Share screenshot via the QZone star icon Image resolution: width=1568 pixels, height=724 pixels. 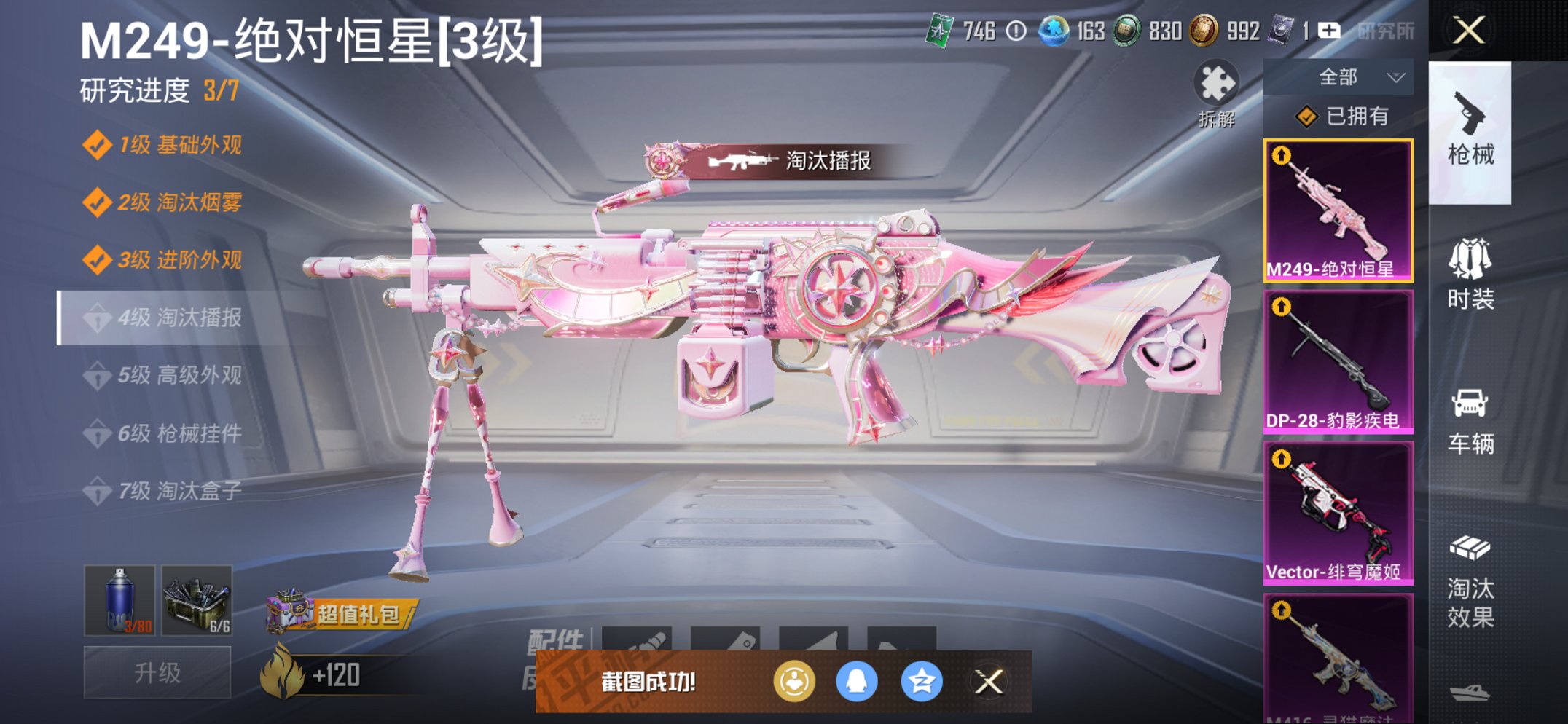[x=922, y=682]
